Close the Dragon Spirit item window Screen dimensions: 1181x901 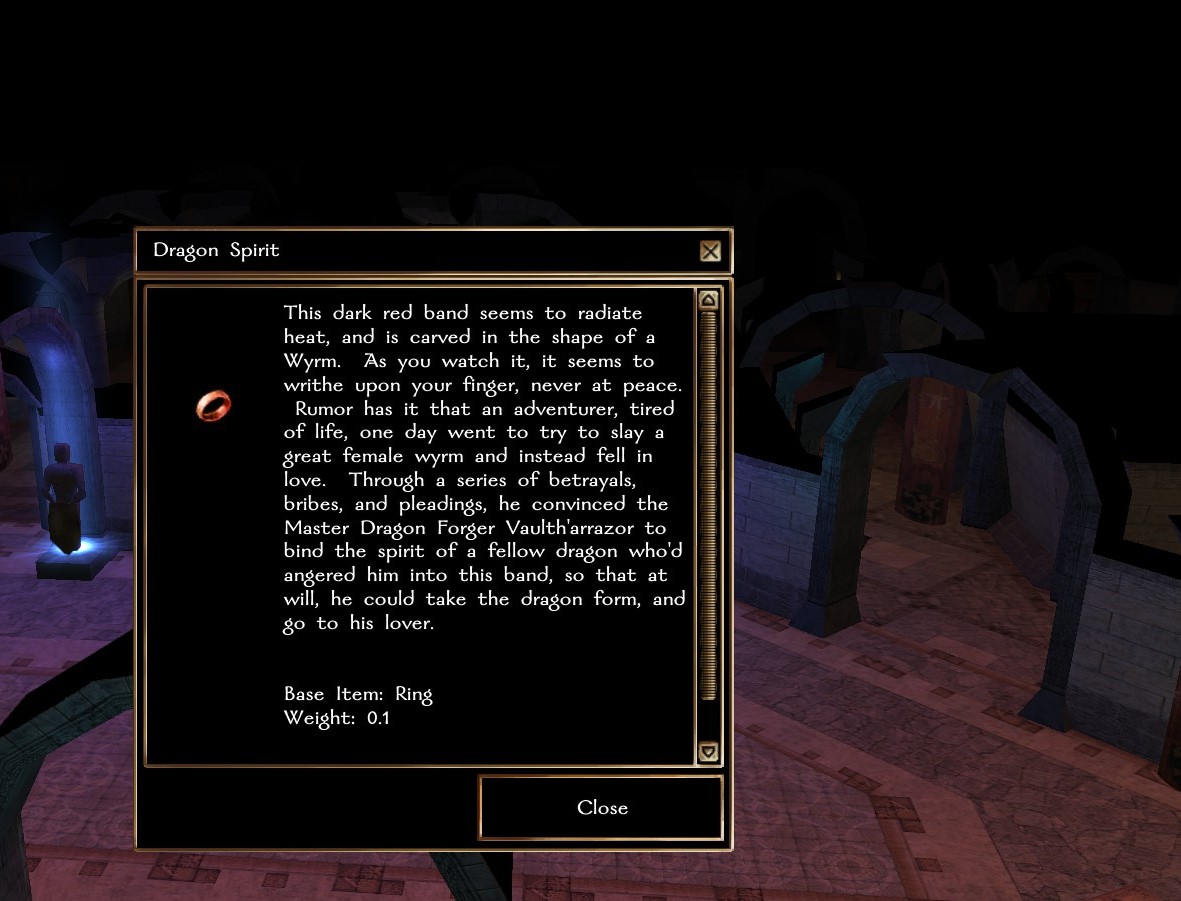(x=601, y=808)
